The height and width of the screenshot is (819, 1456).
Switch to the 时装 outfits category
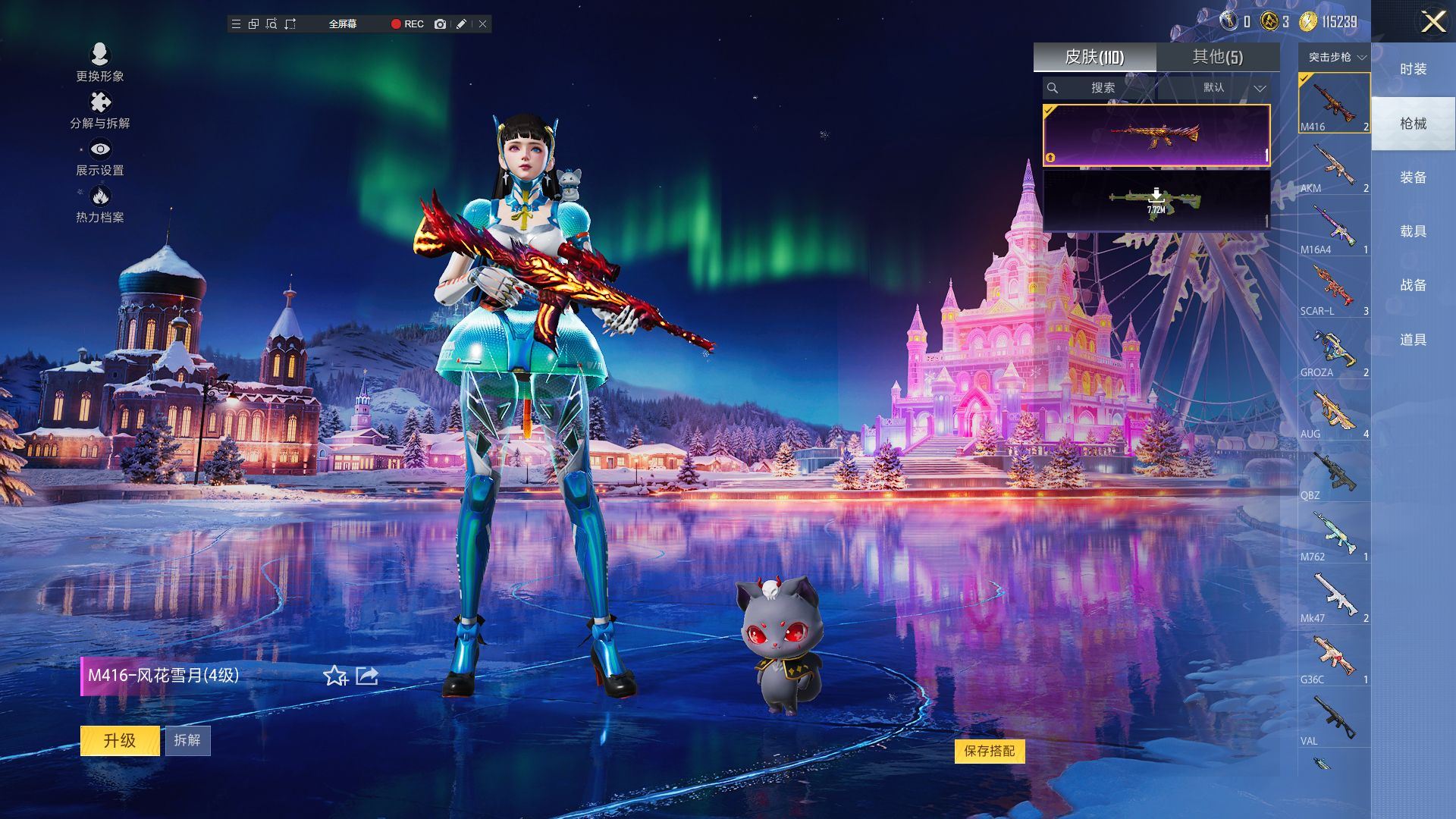coord(1413,69)
